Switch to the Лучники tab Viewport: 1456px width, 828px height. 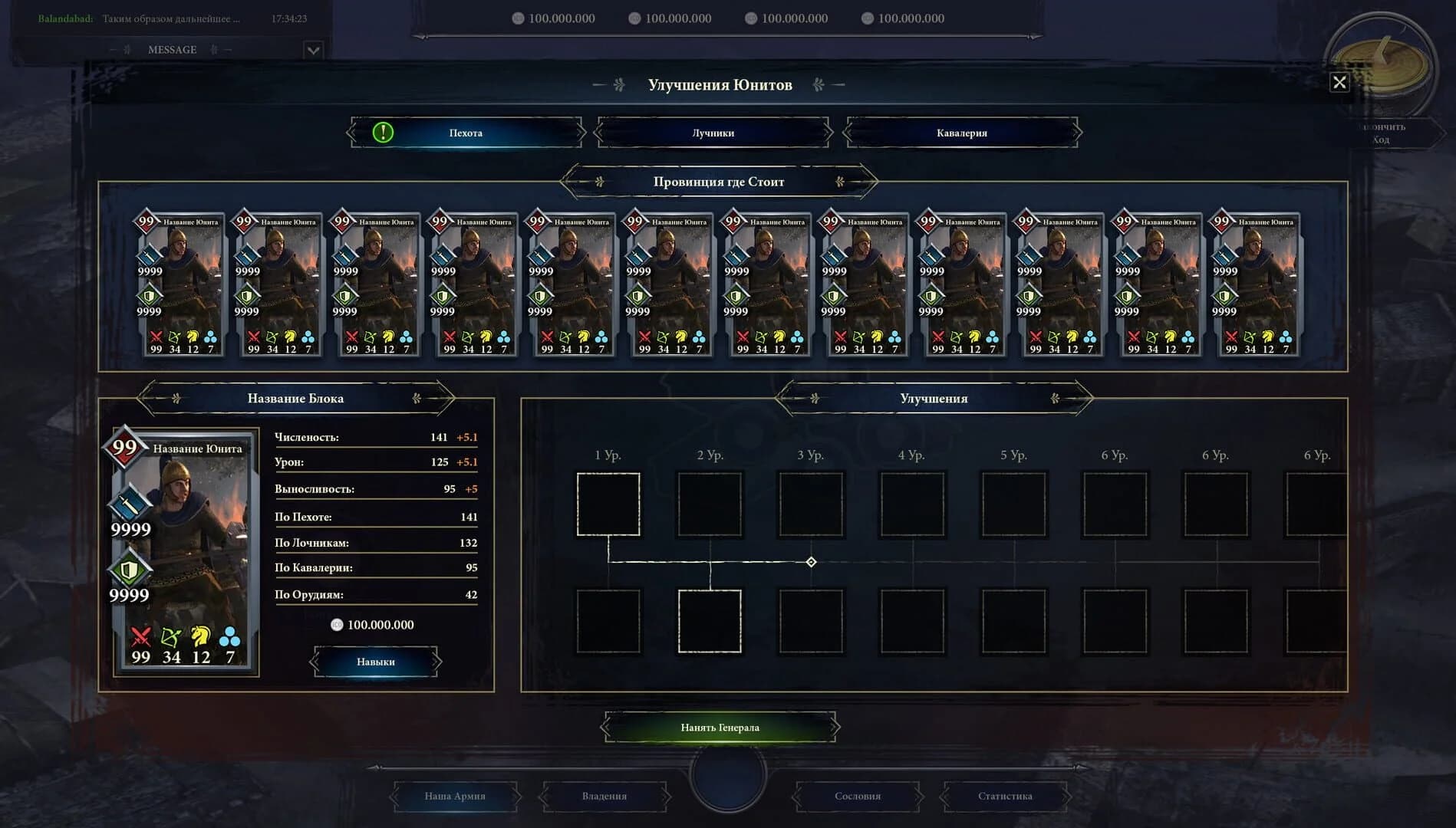tap(713, 132)
